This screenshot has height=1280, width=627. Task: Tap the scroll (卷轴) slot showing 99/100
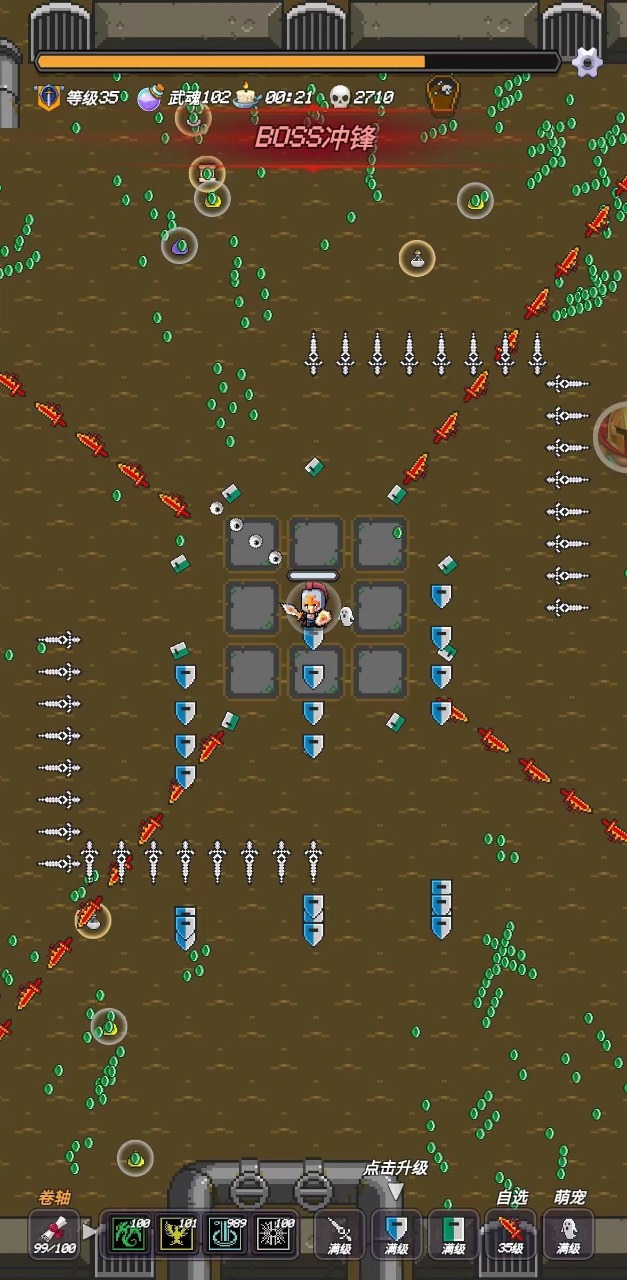tap(54, 1233)
